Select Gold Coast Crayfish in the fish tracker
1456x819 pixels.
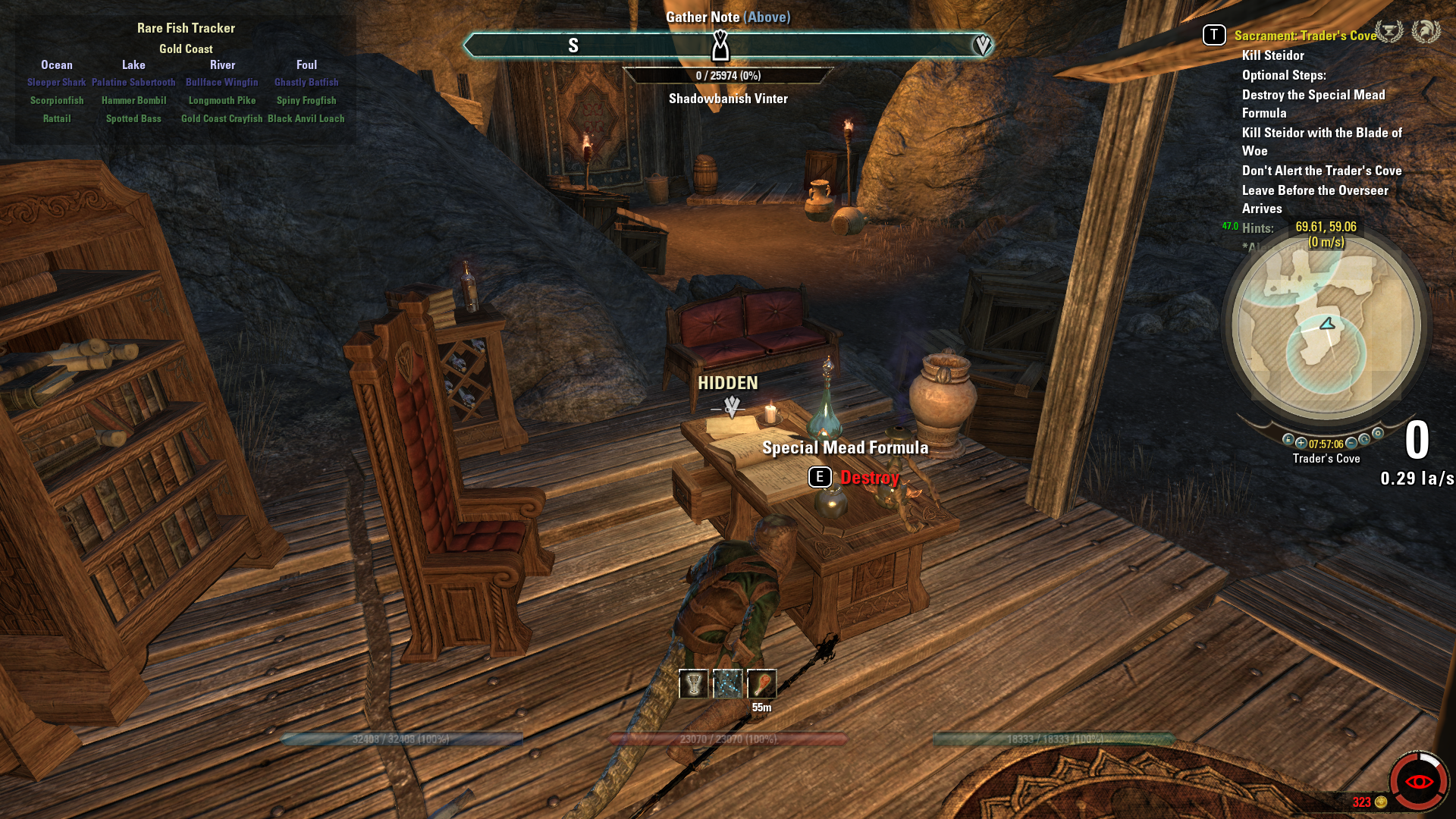click(221, 119)
